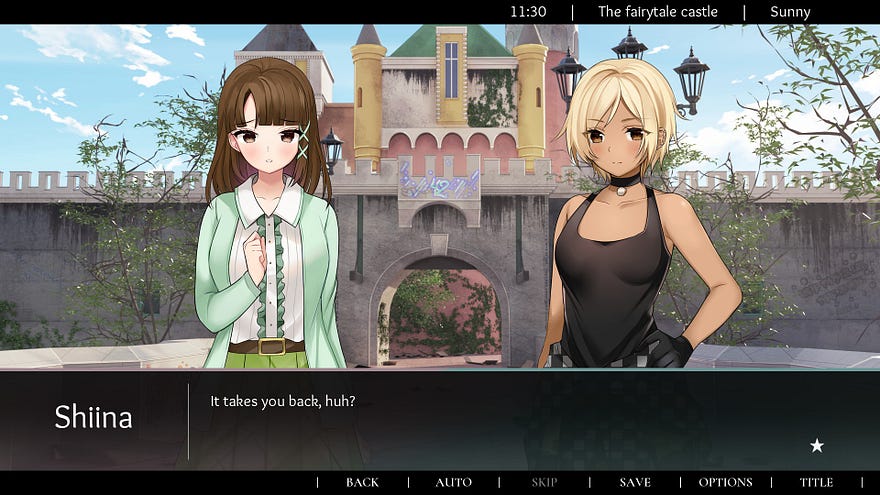The width and height of the screenshot is (880, 495).
Task: Open the OPTIONS menu
Action: click(x=725, y=482)
